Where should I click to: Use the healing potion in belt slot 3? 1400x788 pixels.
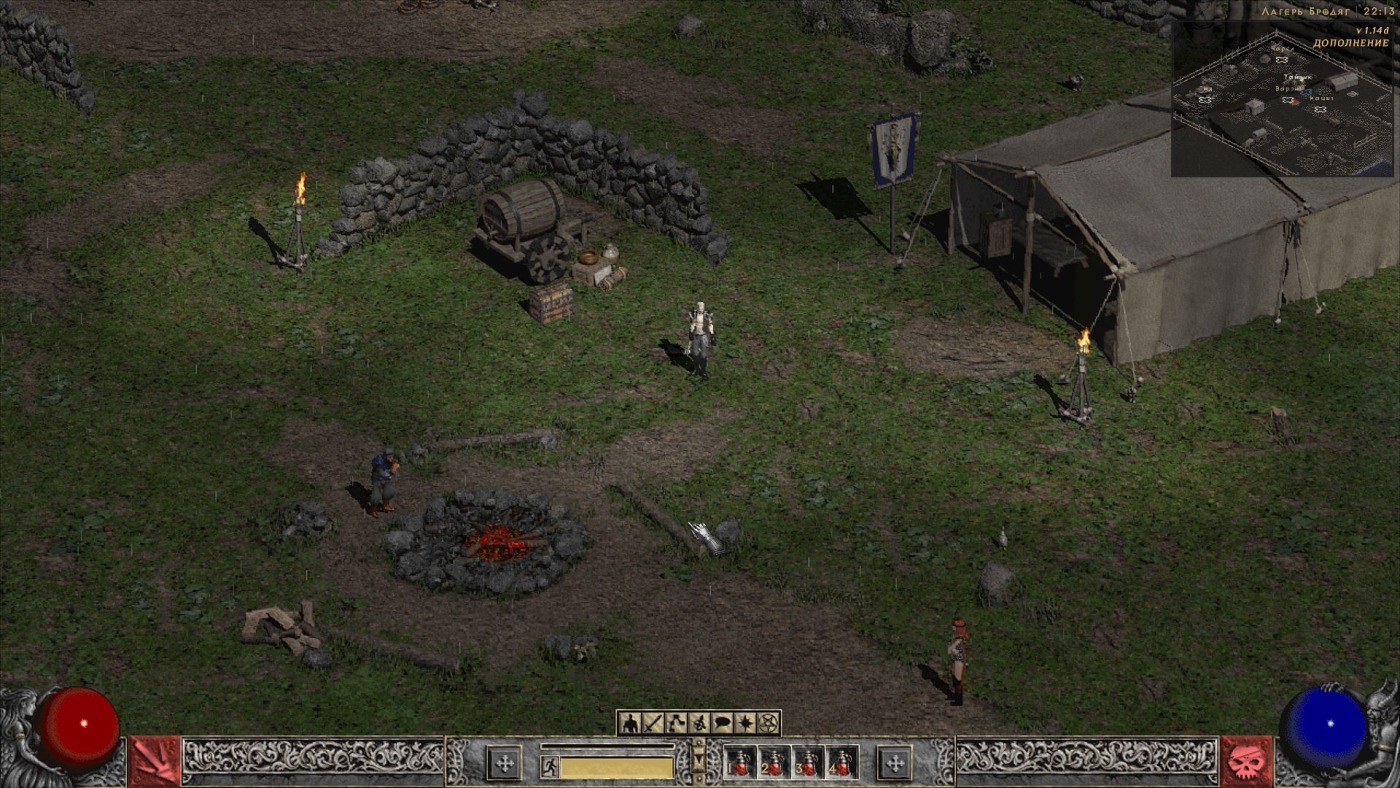pyautogui.click(x=808, y=763)
